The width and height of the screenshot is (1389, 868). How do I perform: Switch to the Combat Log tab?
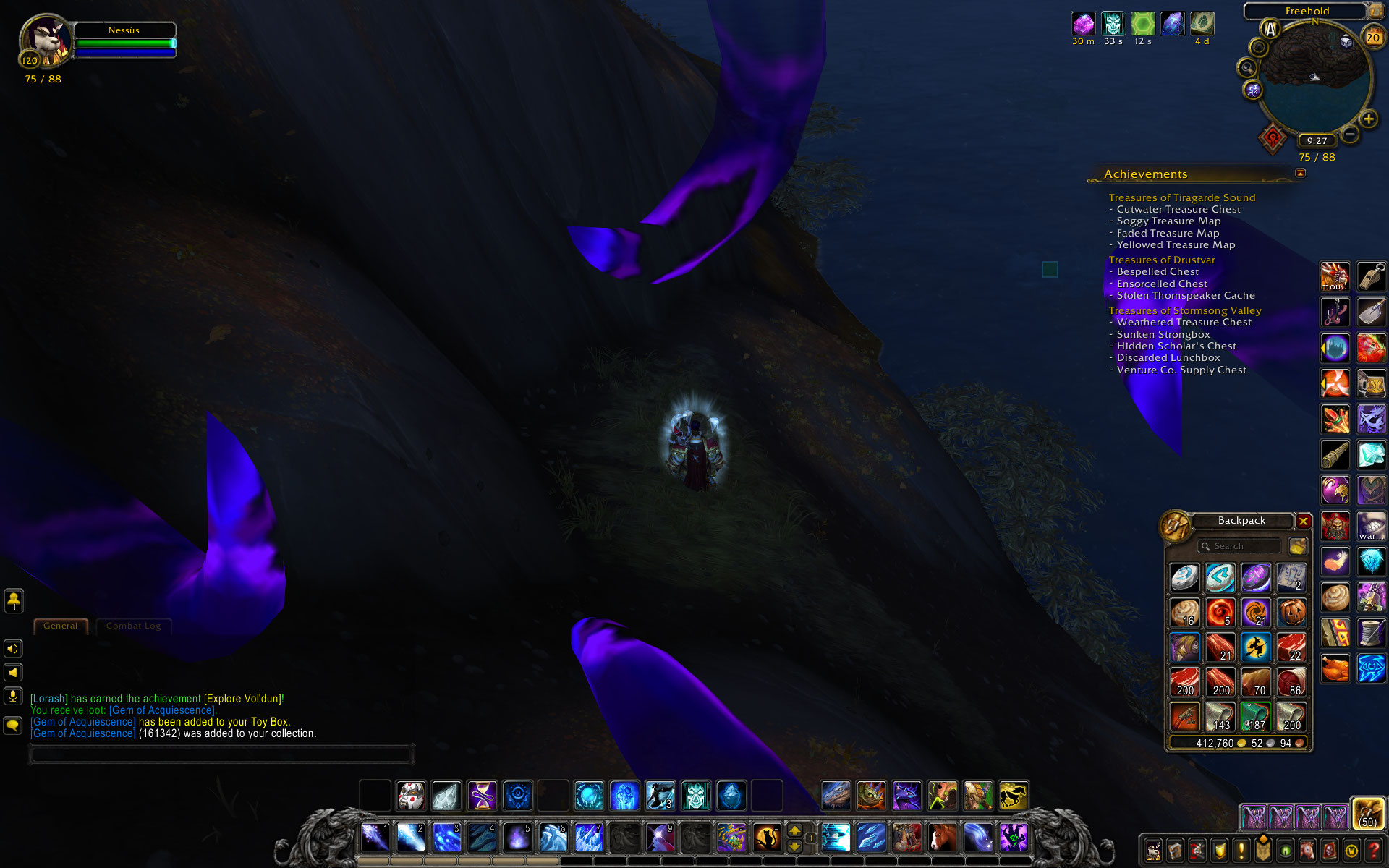134,626
